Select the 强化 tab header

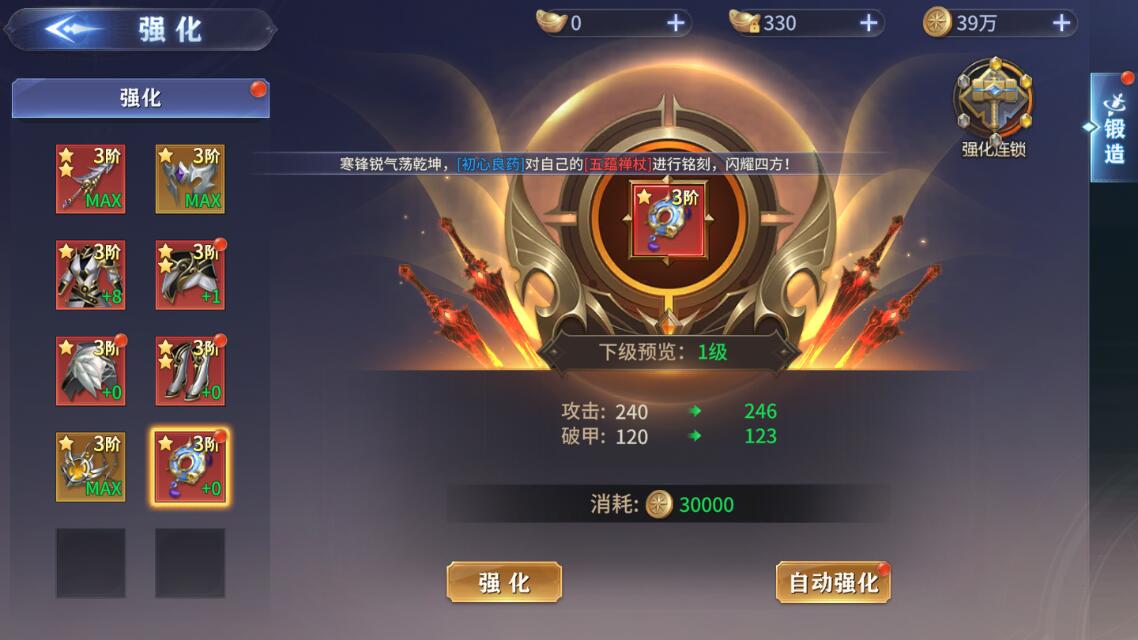(140, 98)
